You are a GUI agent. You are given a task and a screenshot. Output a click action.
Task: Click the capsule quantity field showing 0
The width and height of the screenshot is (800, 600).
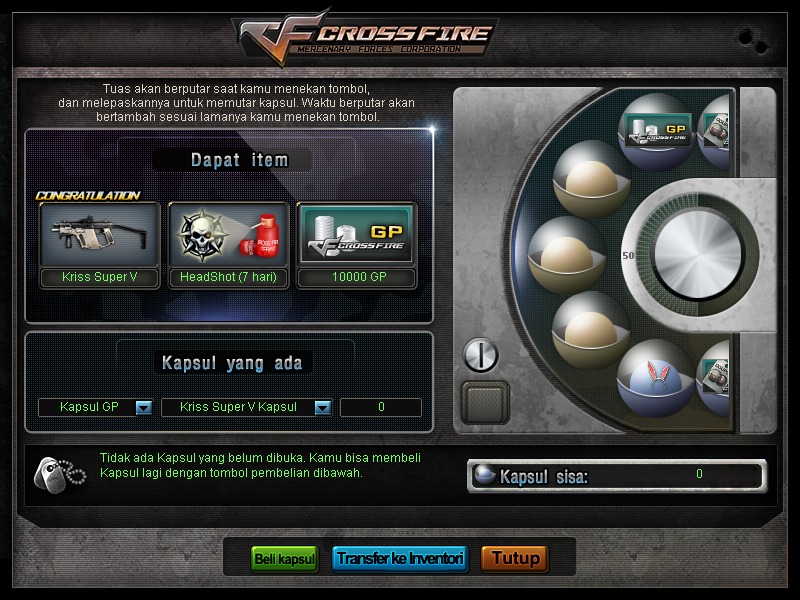[381, 407]
